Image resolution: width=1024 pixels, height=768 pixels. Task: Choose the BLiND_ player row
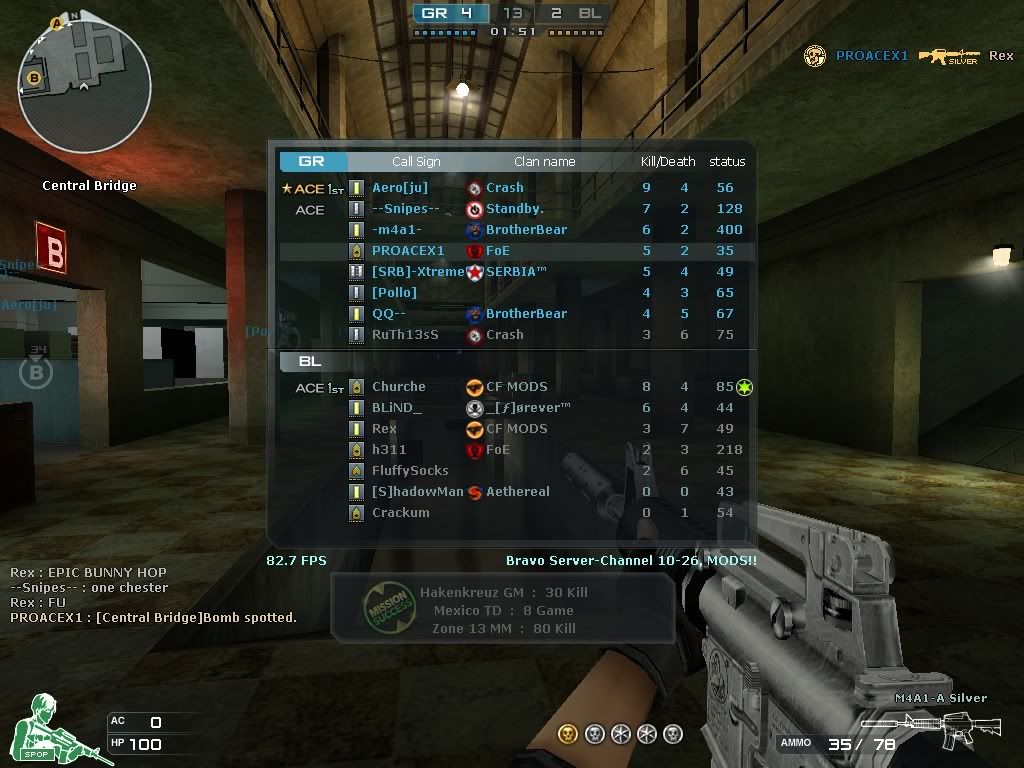[397, 408]
